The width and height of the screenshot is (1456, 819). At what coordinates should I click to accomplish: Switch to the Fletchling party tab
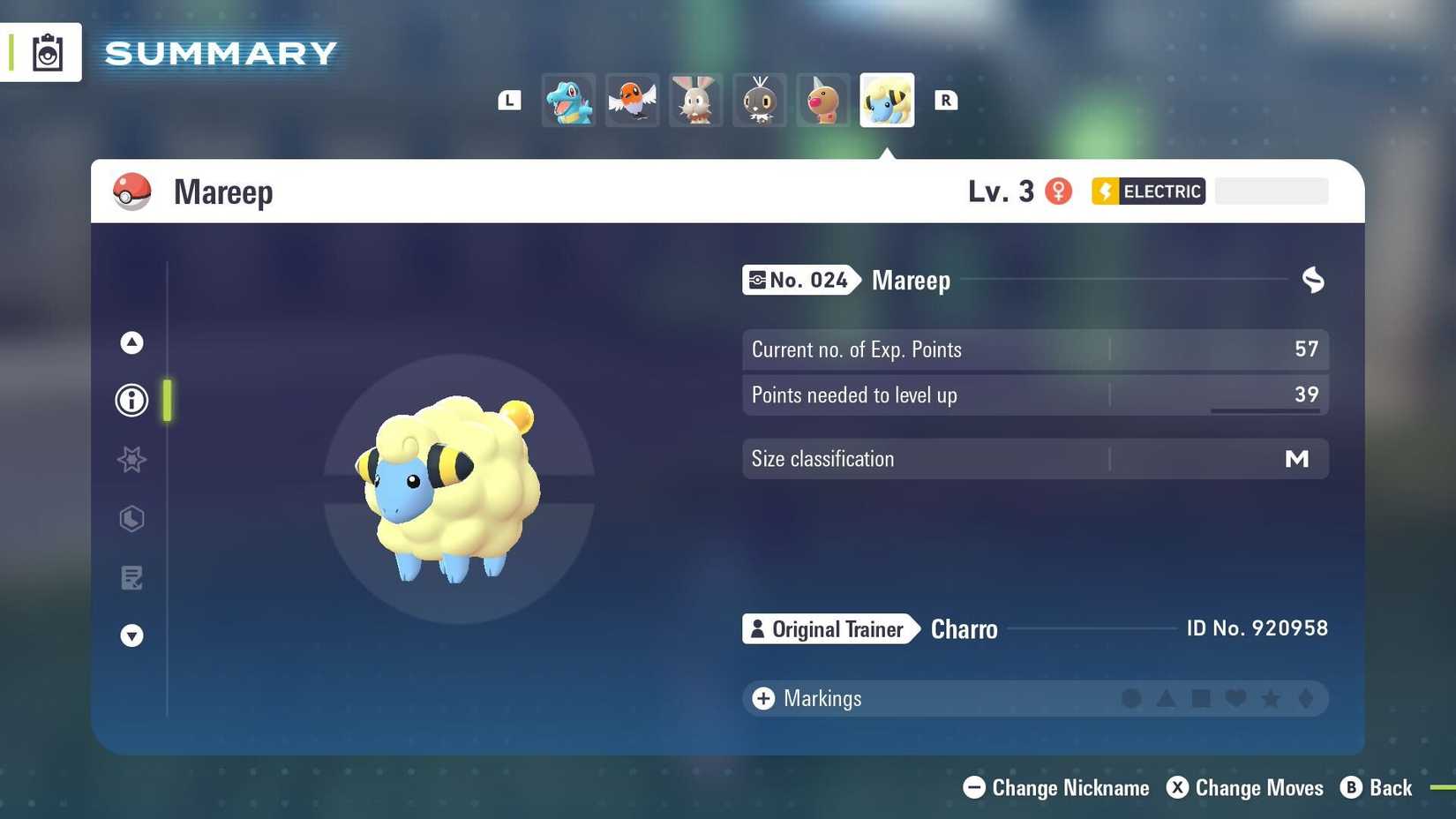pos(632,100)
